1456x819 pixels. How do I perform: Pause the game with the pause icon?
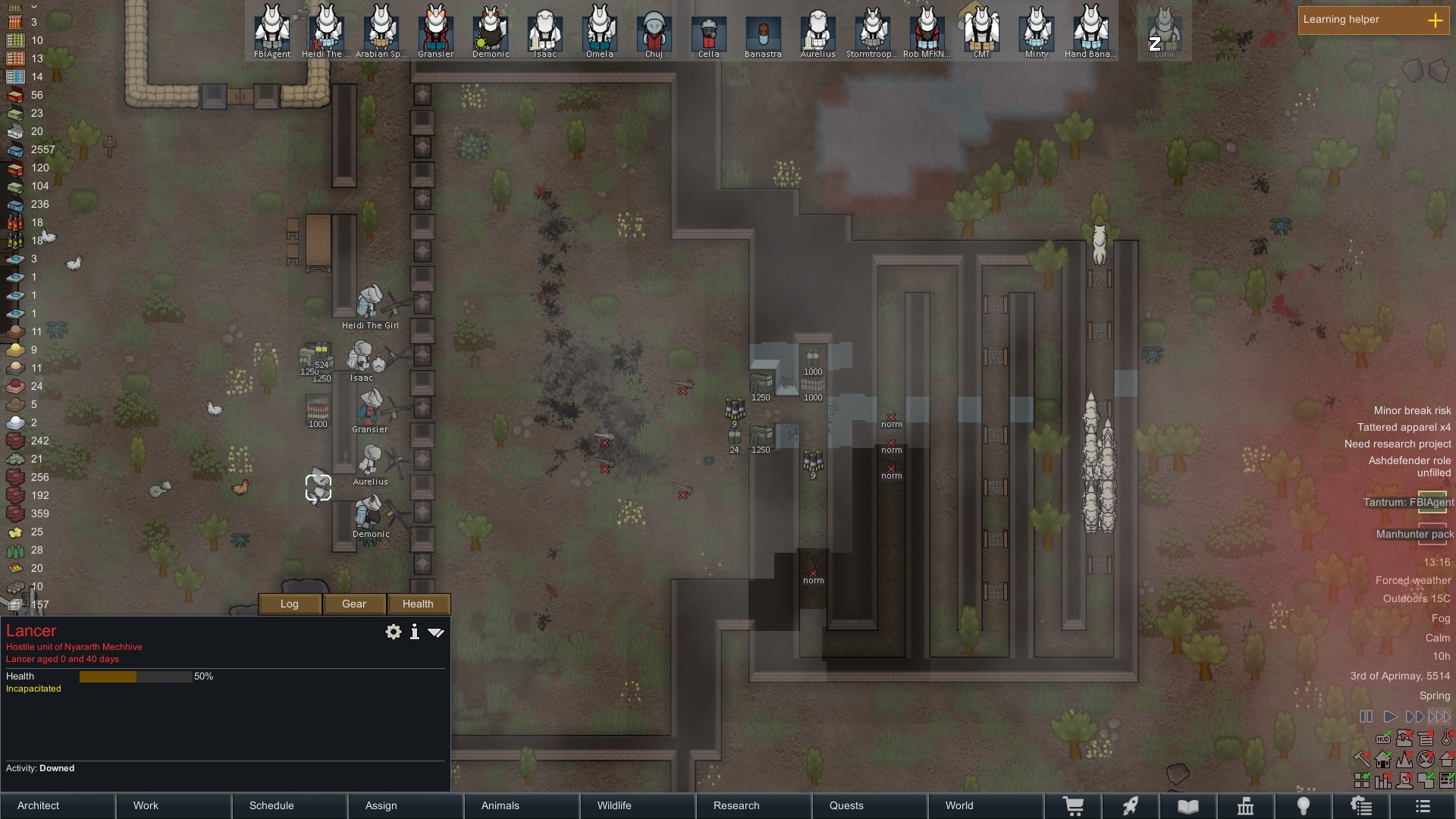(1366, 716)
